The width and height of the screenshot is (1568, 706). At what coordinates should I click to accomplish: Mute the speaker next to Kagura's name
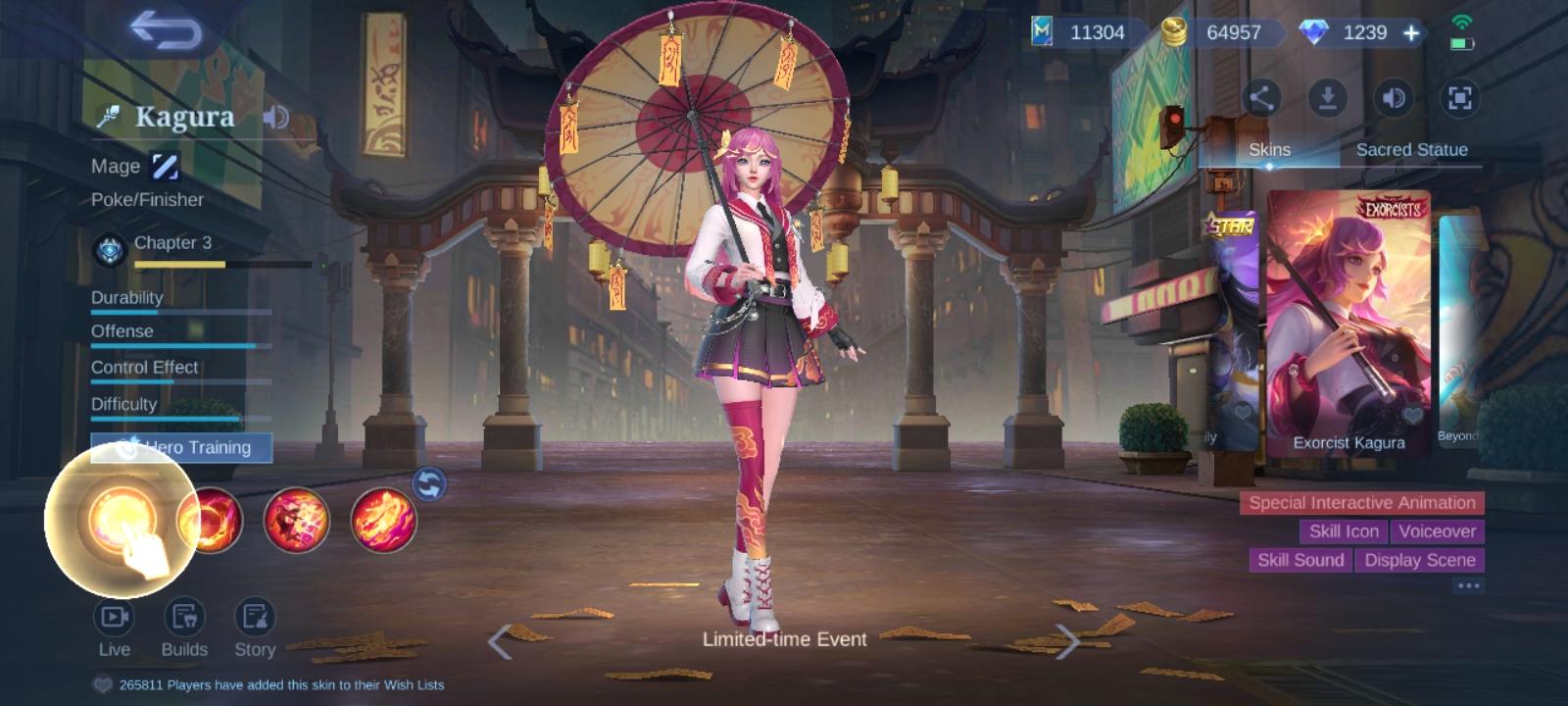point(276,117)
